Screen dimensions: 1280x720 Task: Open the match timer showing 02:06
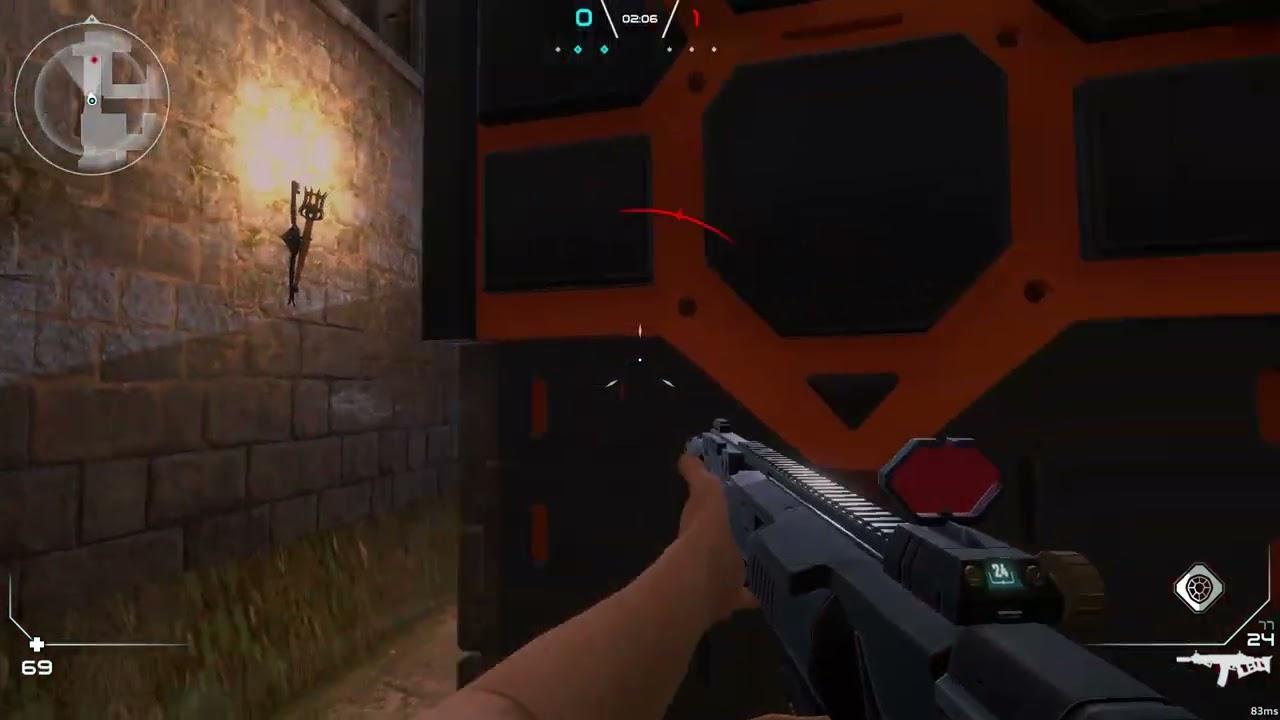point(640,17)
